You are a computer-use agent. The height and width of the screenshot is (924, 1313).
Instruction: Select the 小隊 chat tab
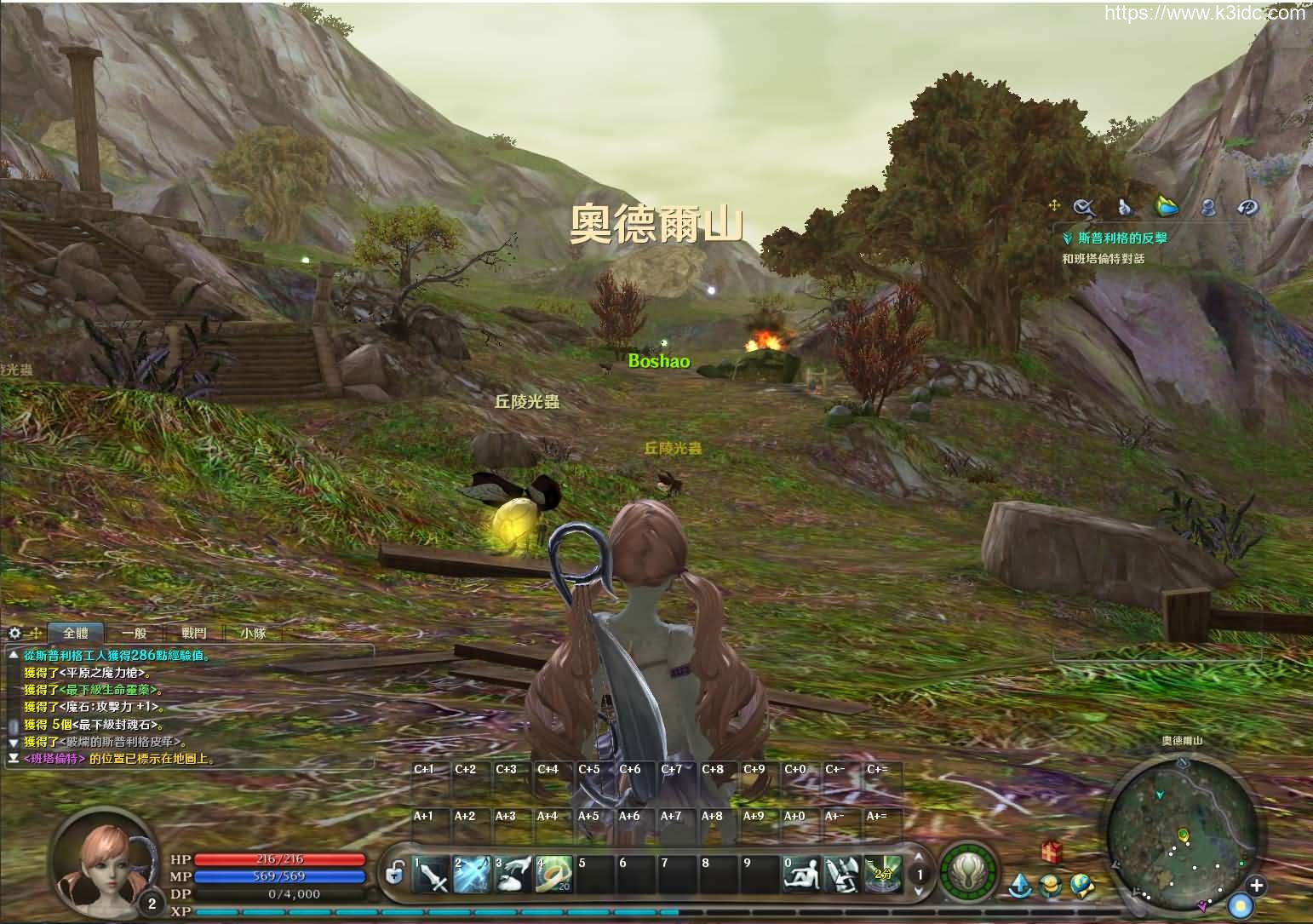click(x=253, y=633)
